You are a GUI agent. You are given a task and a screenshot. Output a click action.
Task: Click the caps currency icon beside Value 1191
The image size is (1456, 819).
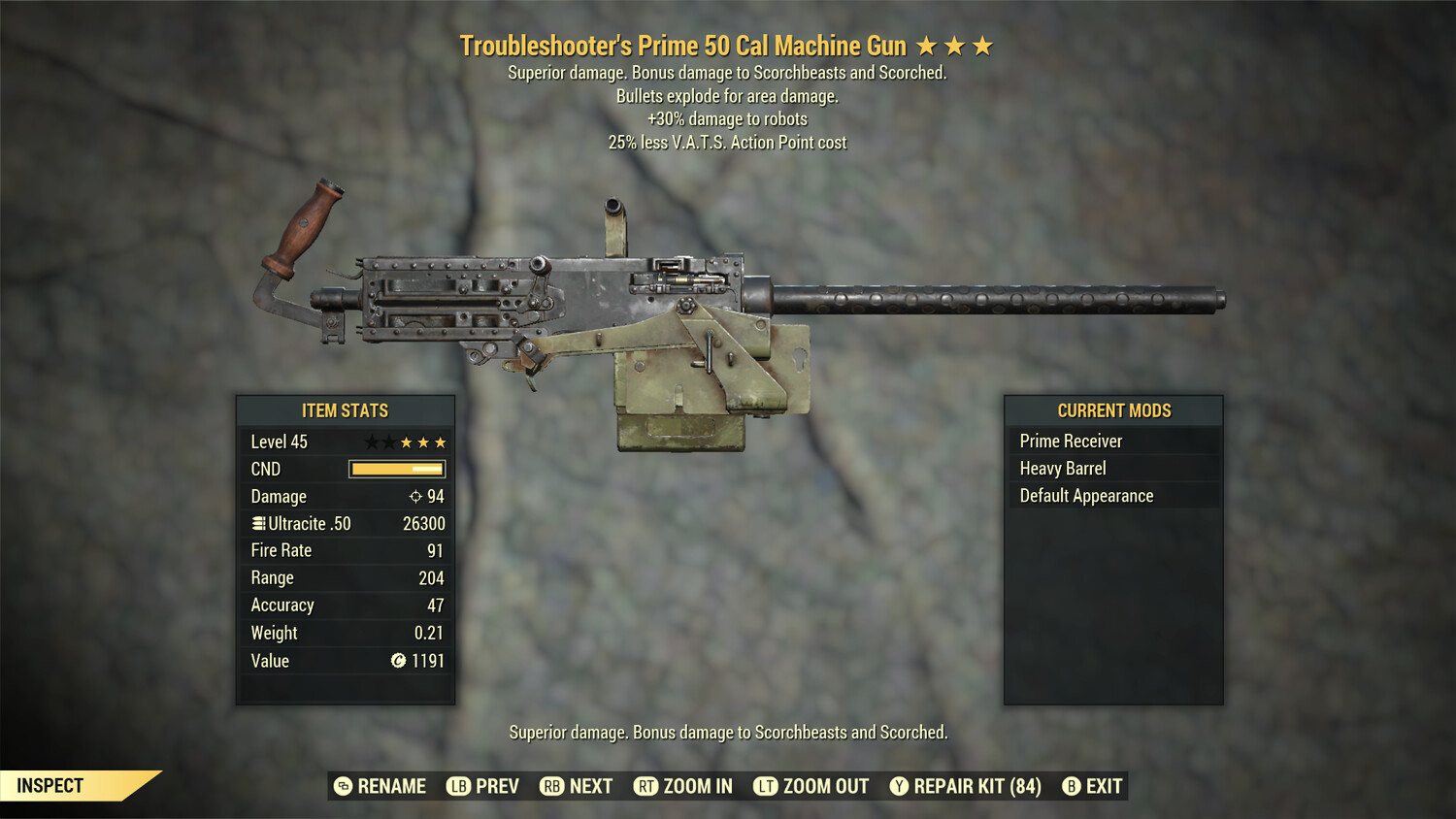pos(397,661)
